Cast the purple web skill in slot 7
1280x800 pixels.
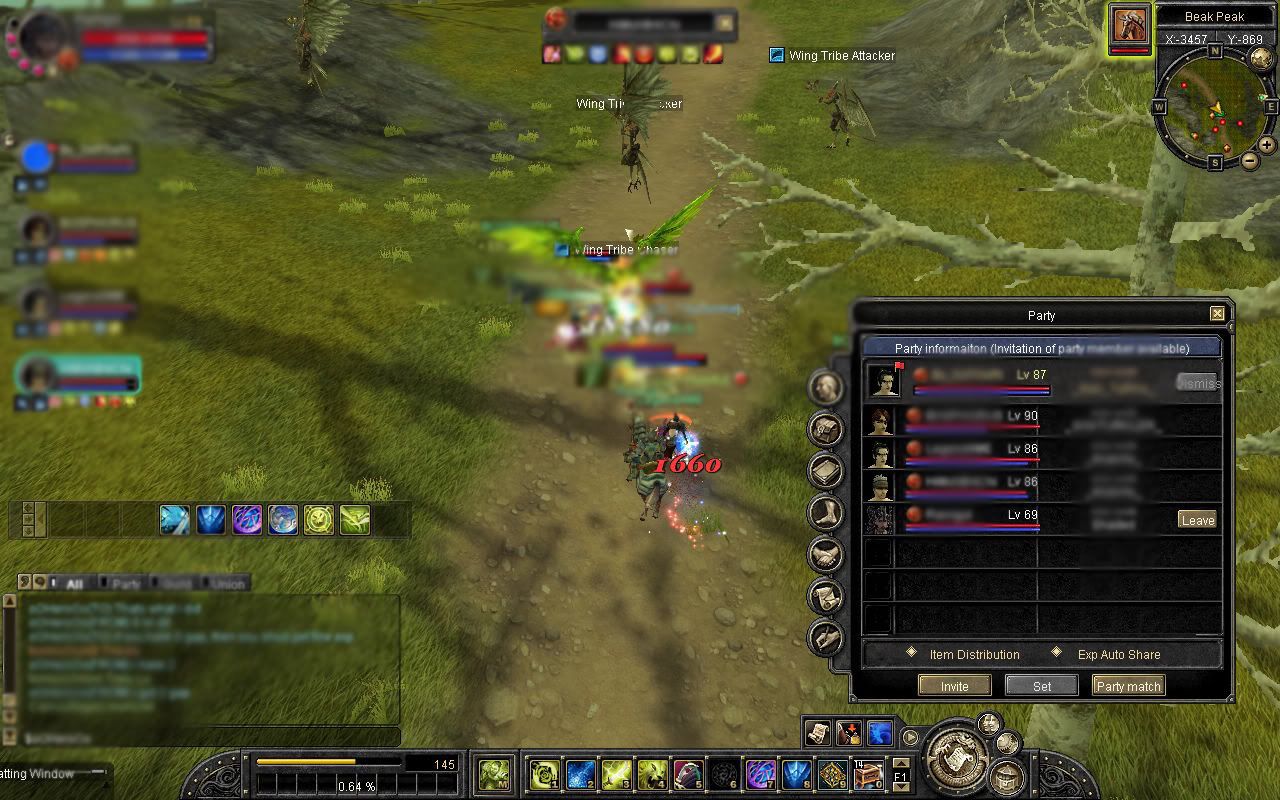[761, 774]
